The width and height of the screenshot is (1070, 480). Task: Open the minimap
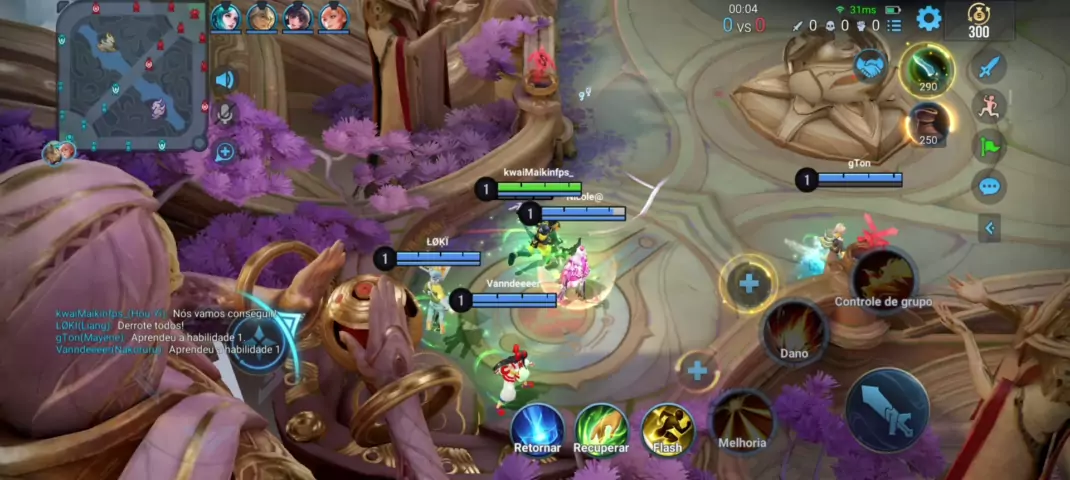coord(131,75)
